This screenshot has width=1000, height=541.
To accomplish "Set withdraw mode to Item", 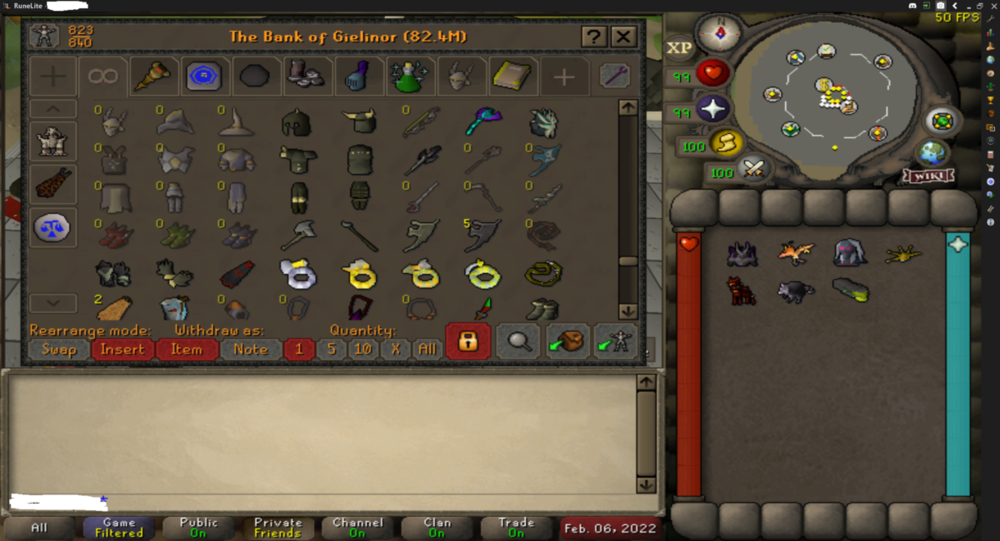I will (186, 349).
